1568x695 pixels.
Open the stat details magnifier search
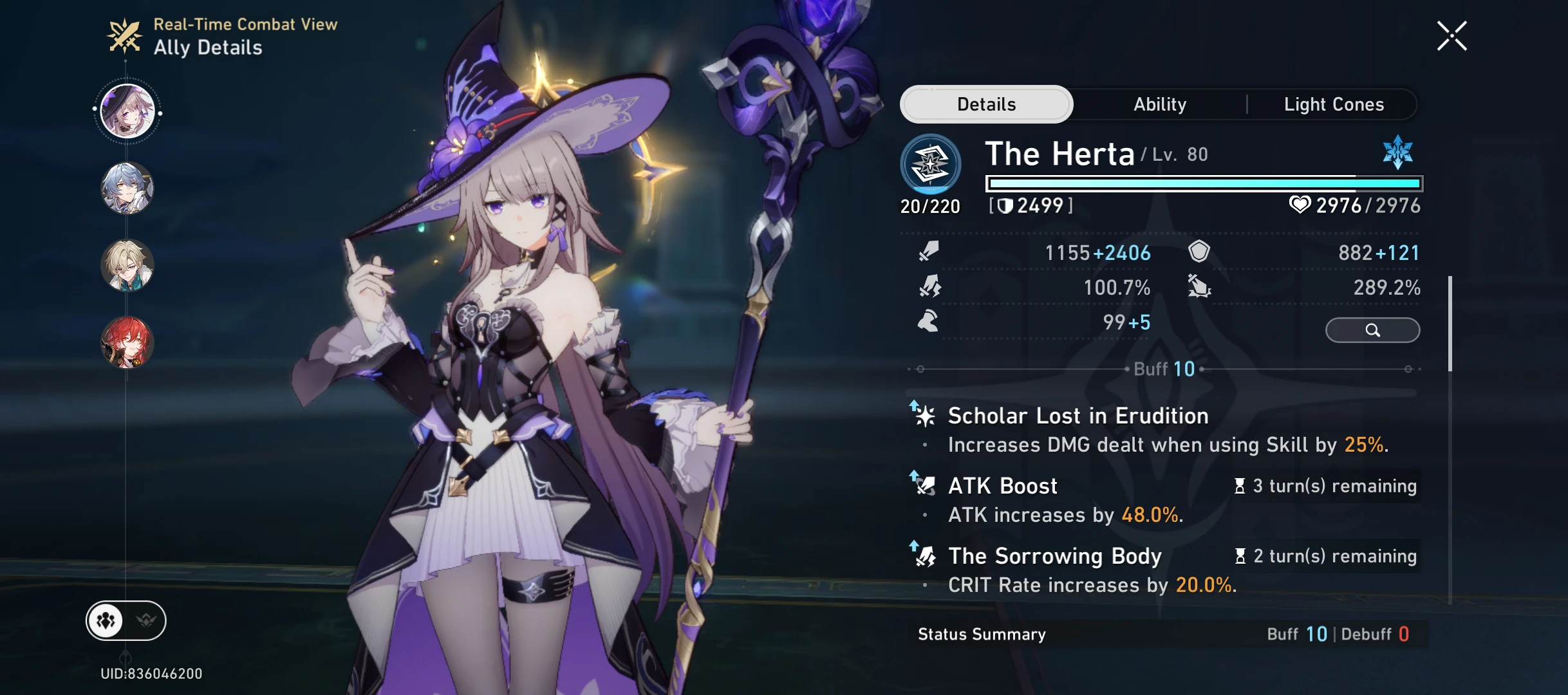(1373, 331)
